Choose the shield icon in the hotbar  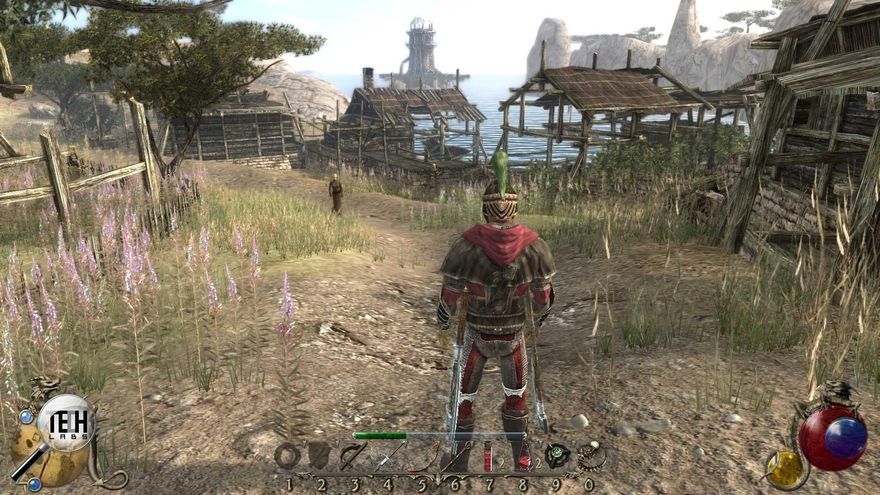click(x=320, y=456)
